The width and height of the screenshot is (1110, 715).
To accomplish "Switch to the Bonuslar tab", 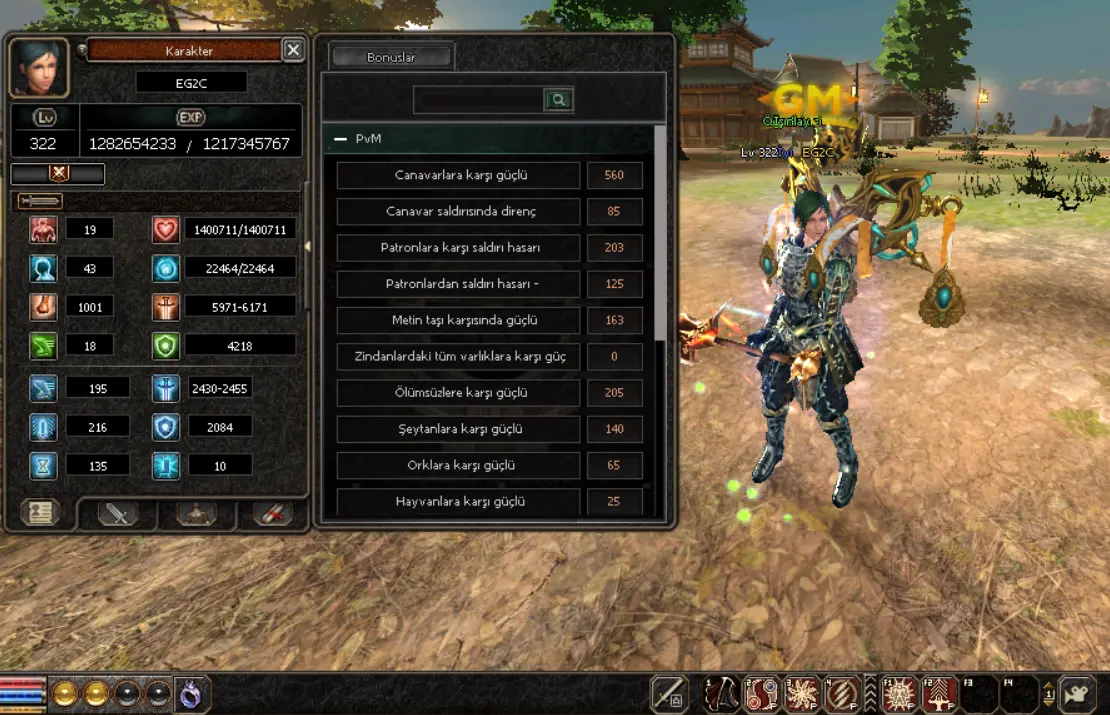I will point(391,57).
